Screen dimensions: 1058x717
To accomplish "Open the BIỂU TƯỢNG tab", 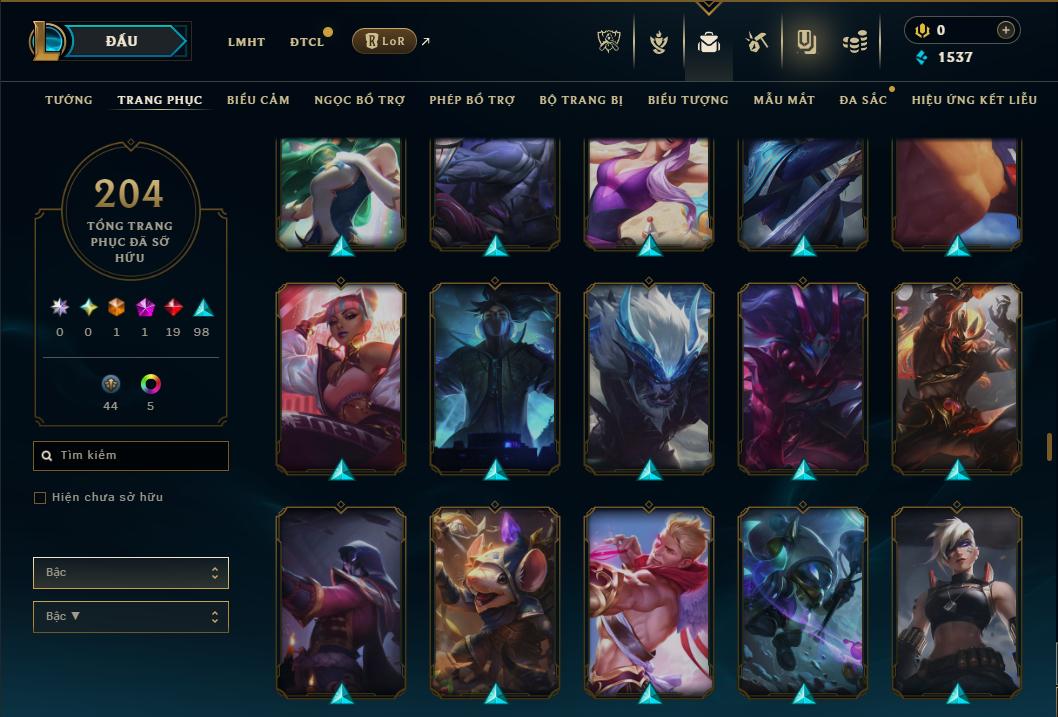I will (688, 100).
